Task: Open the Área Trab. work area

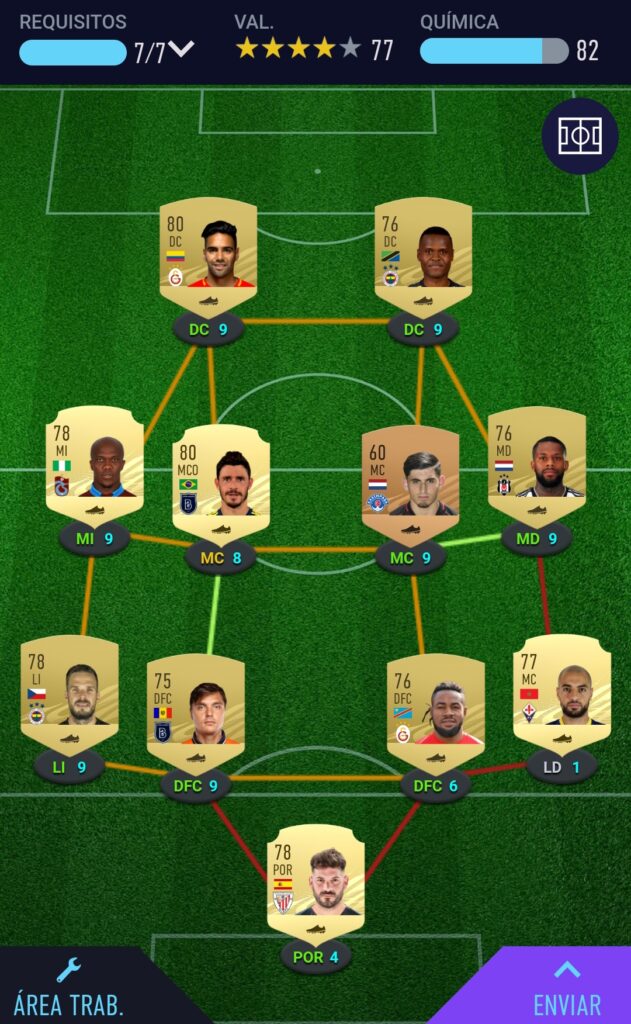Action: [x=68, y=987]
